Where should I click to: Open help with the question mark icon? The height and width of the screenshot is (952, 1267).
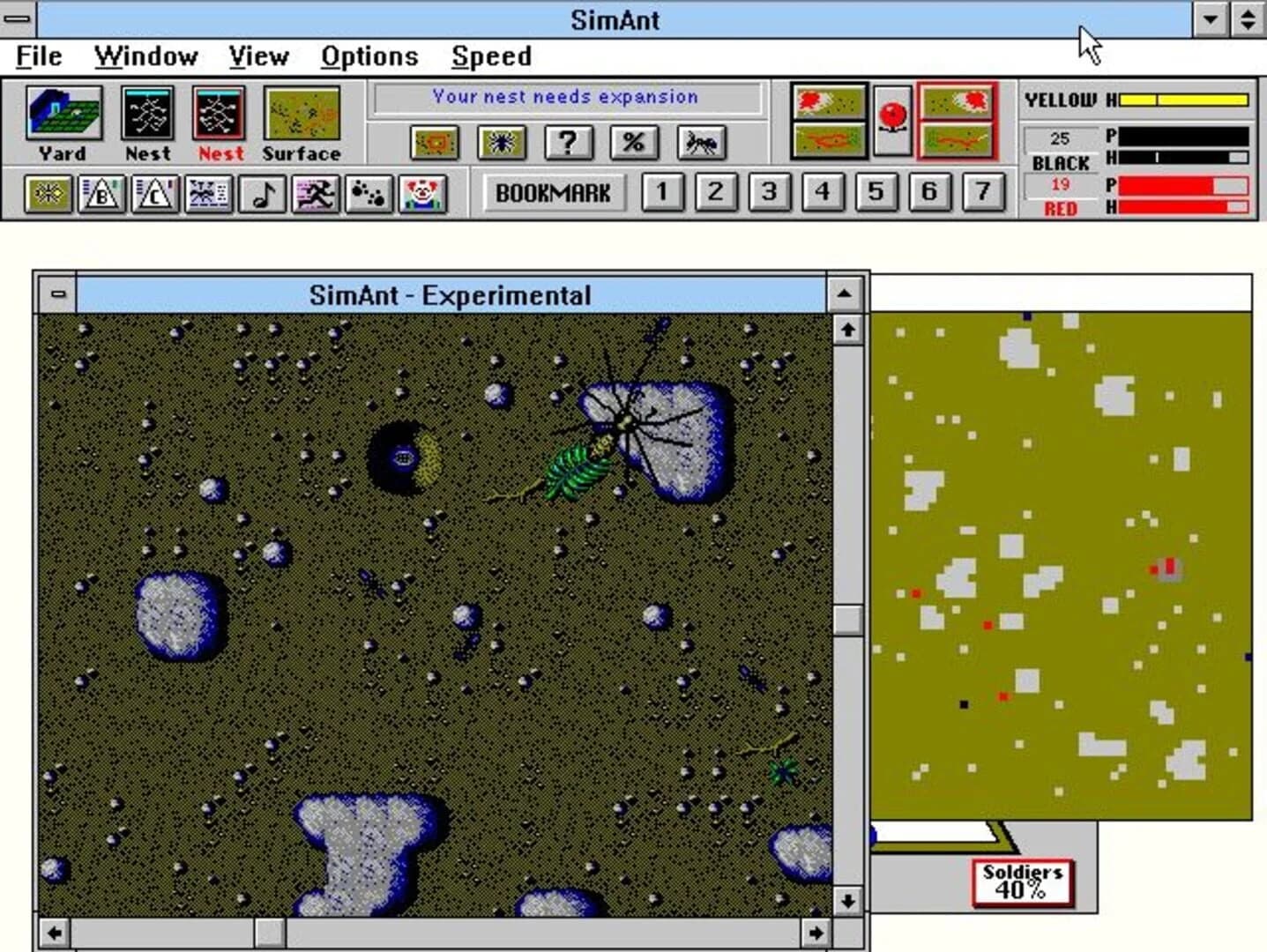pos(567,145)
